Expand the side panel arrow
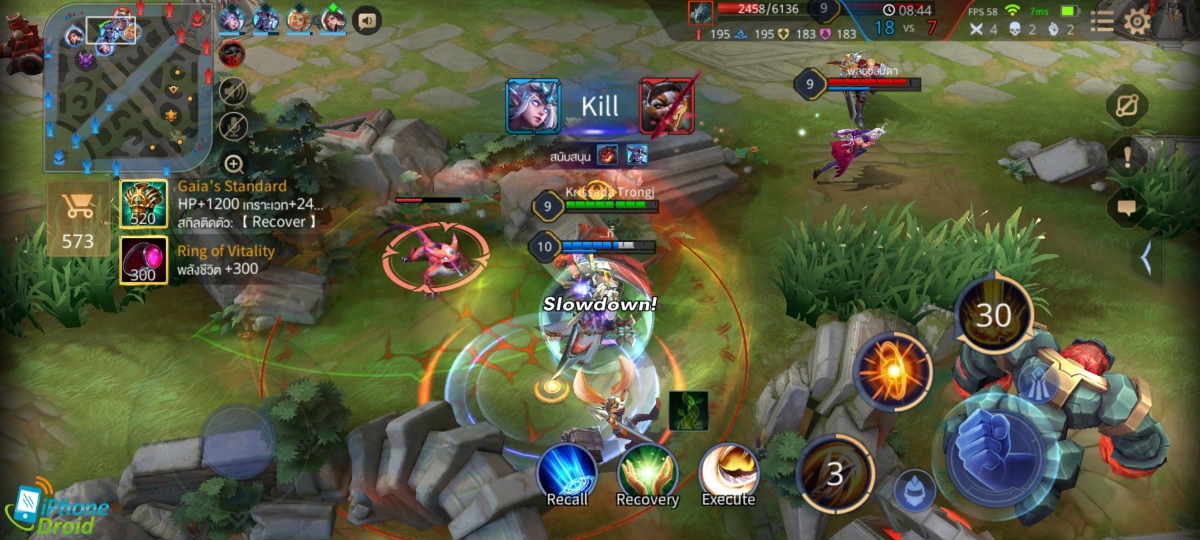This screenshot has width=1200, height=540. tap(1147, 259)
